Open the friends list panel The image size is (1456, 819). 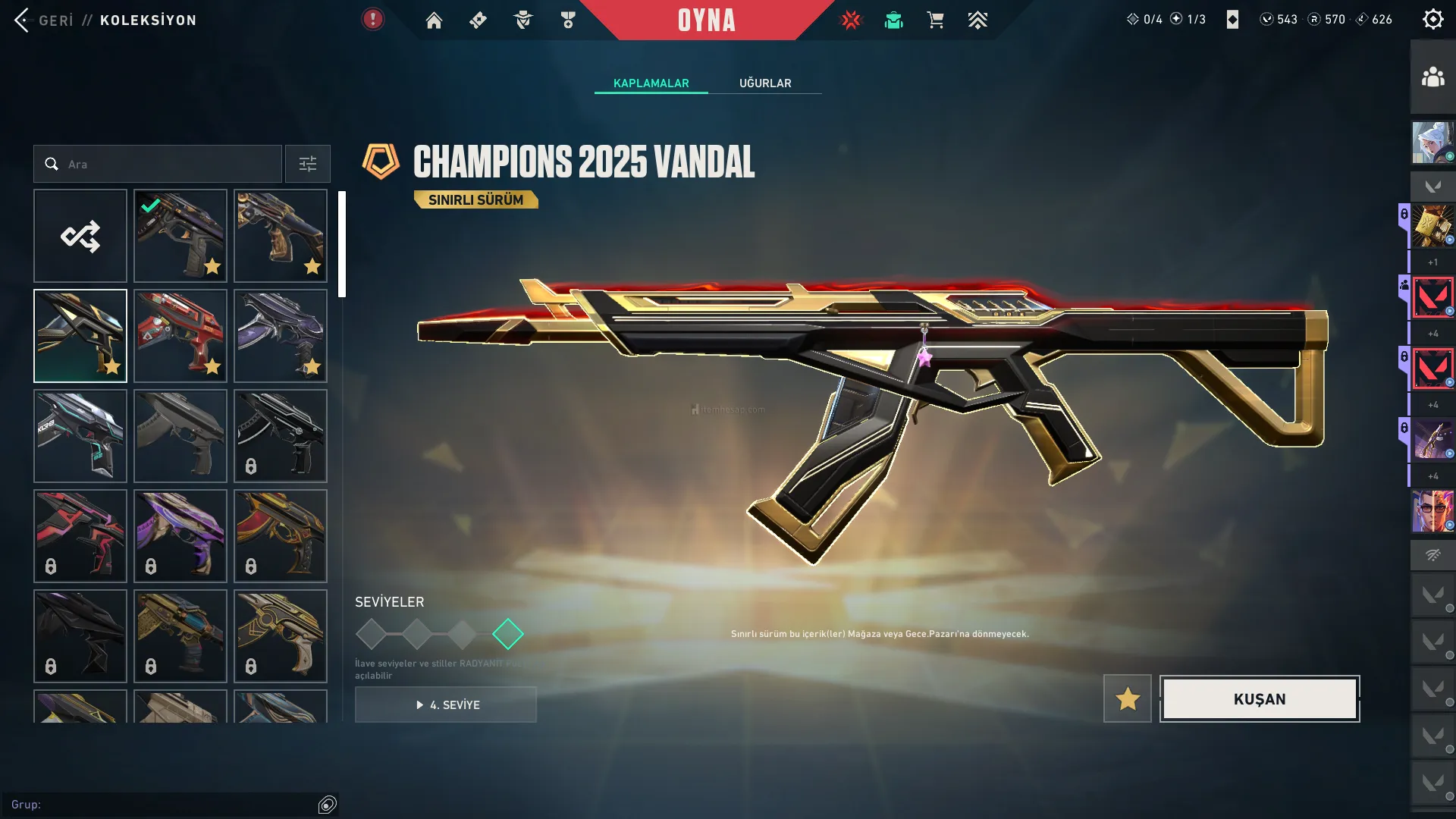(x=1432, y=77)
